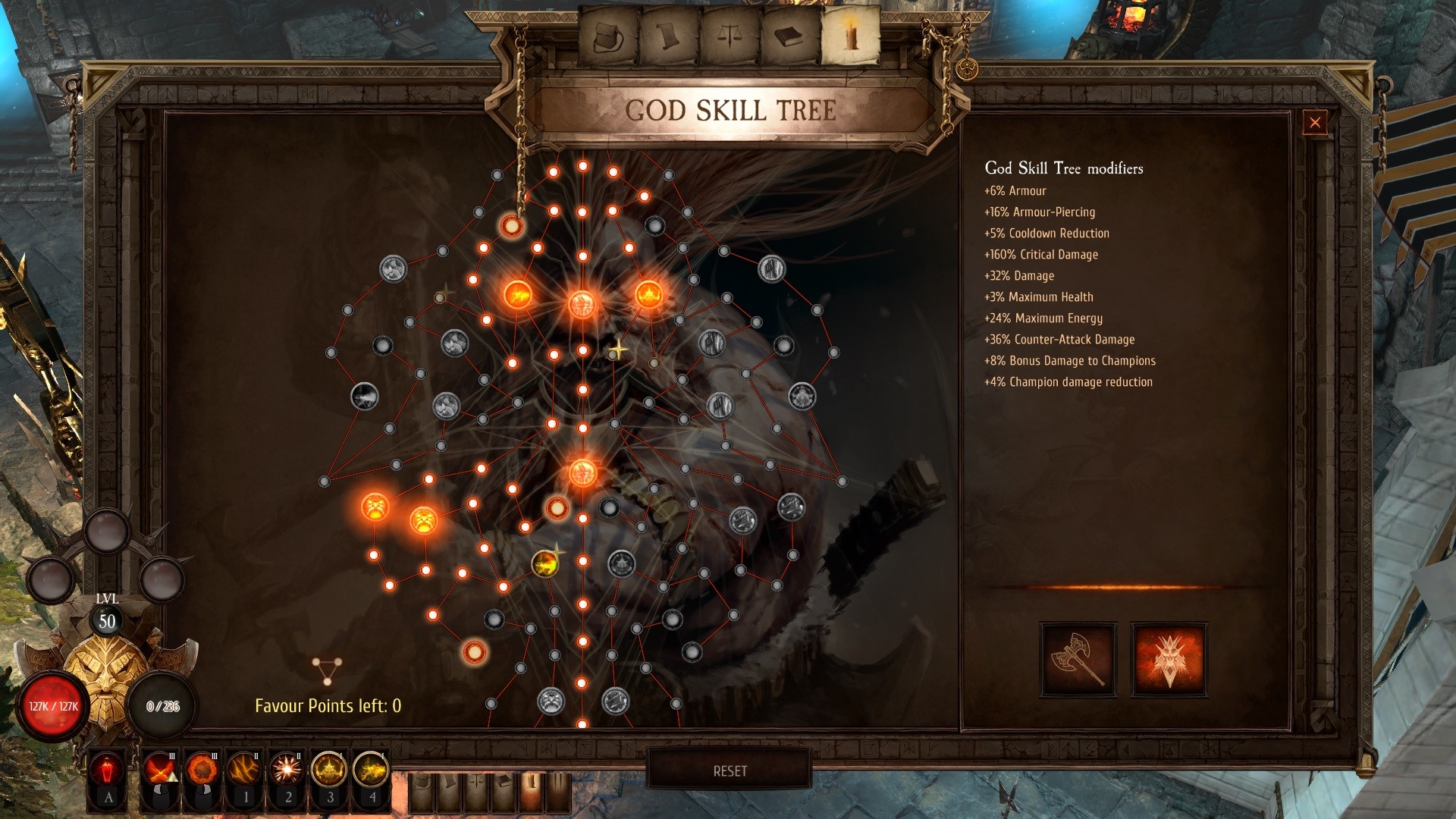This screenshot has height=819, width=1456.
Task: Select the glowing god emblem icon
Action: pos(1169,659)
